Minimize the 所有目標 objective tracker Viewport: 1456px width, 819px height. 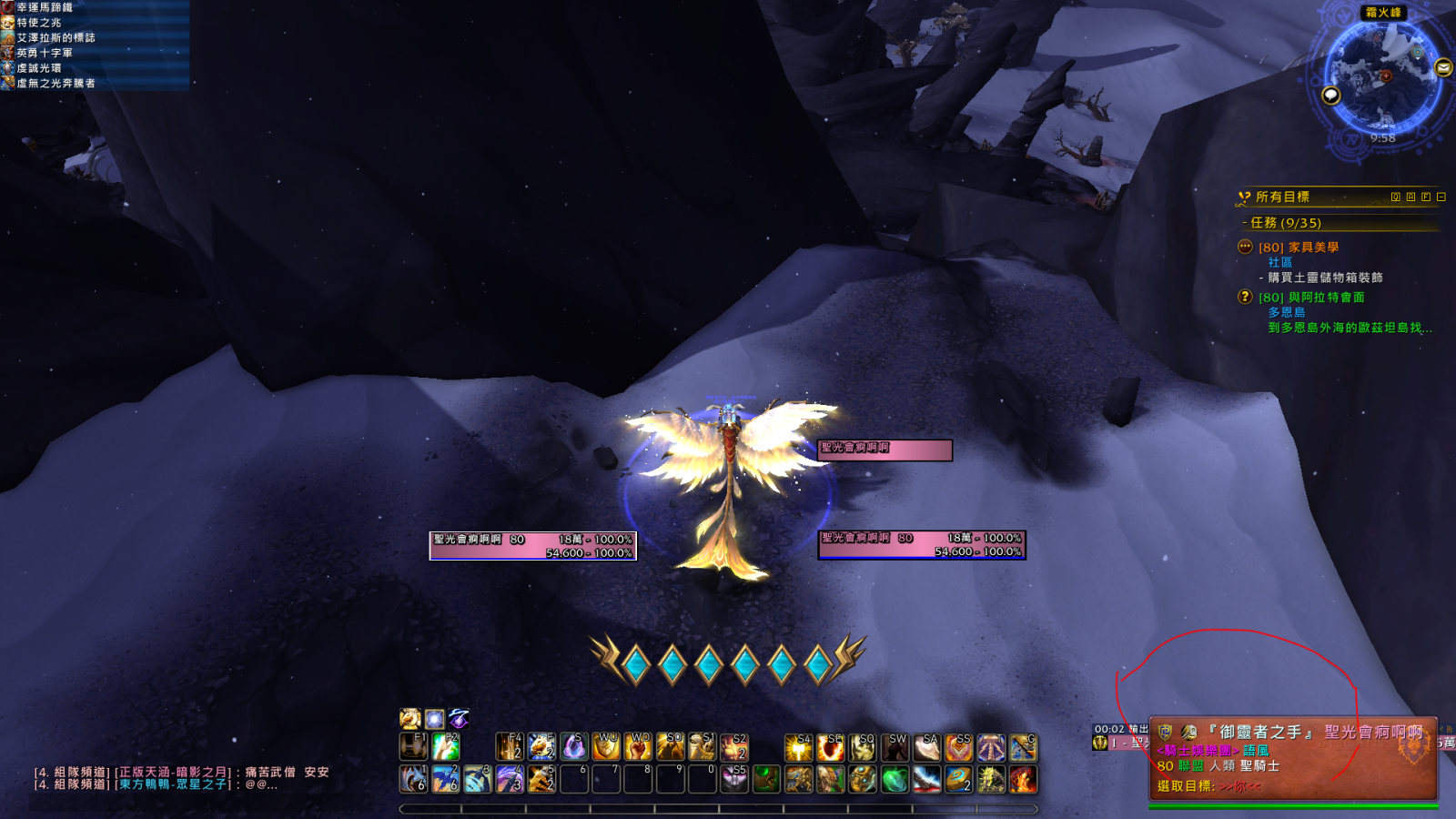(1441, 197)
